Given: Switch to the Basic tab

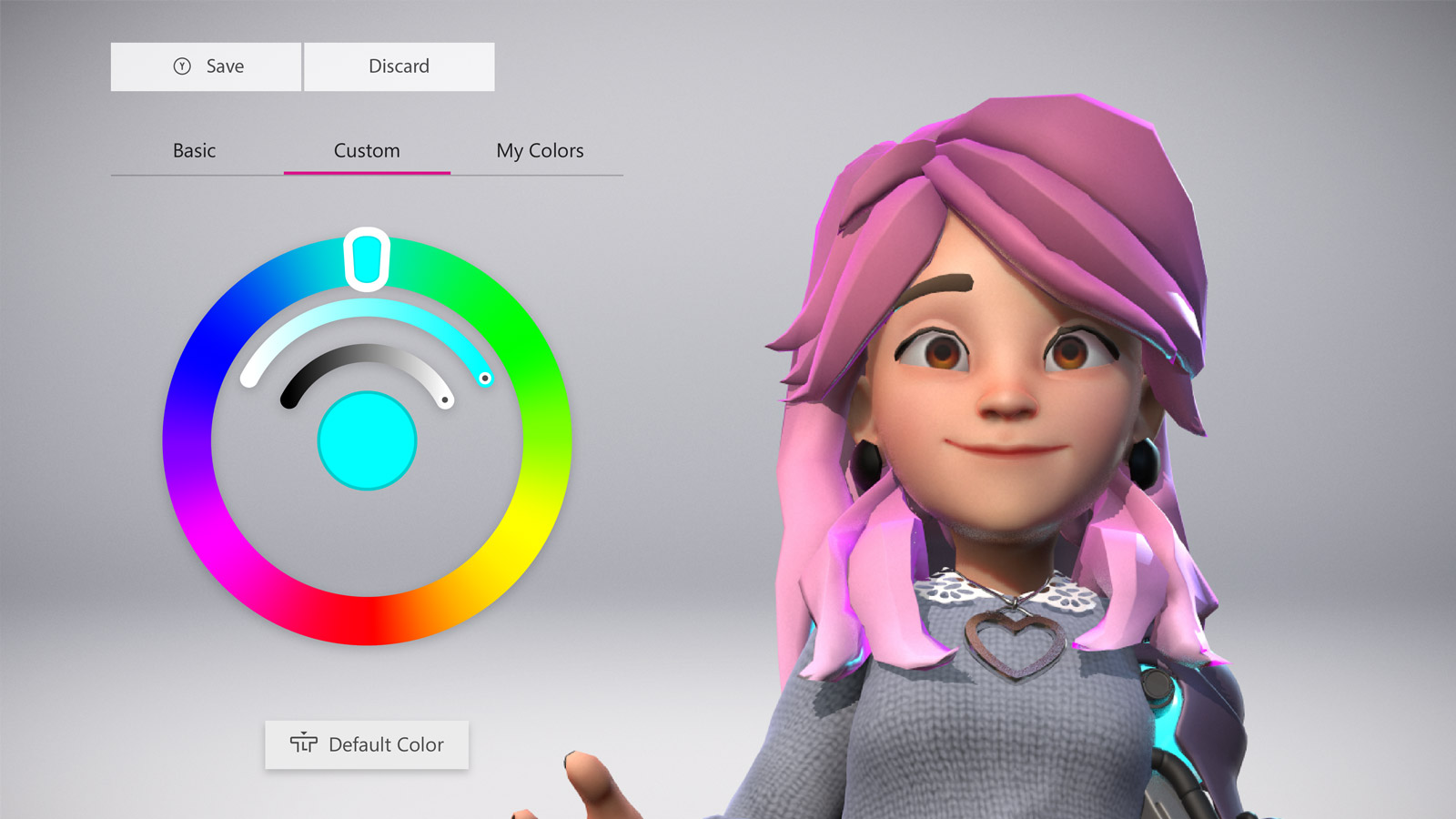Looking at the screenshot, I should pos(194,150).
